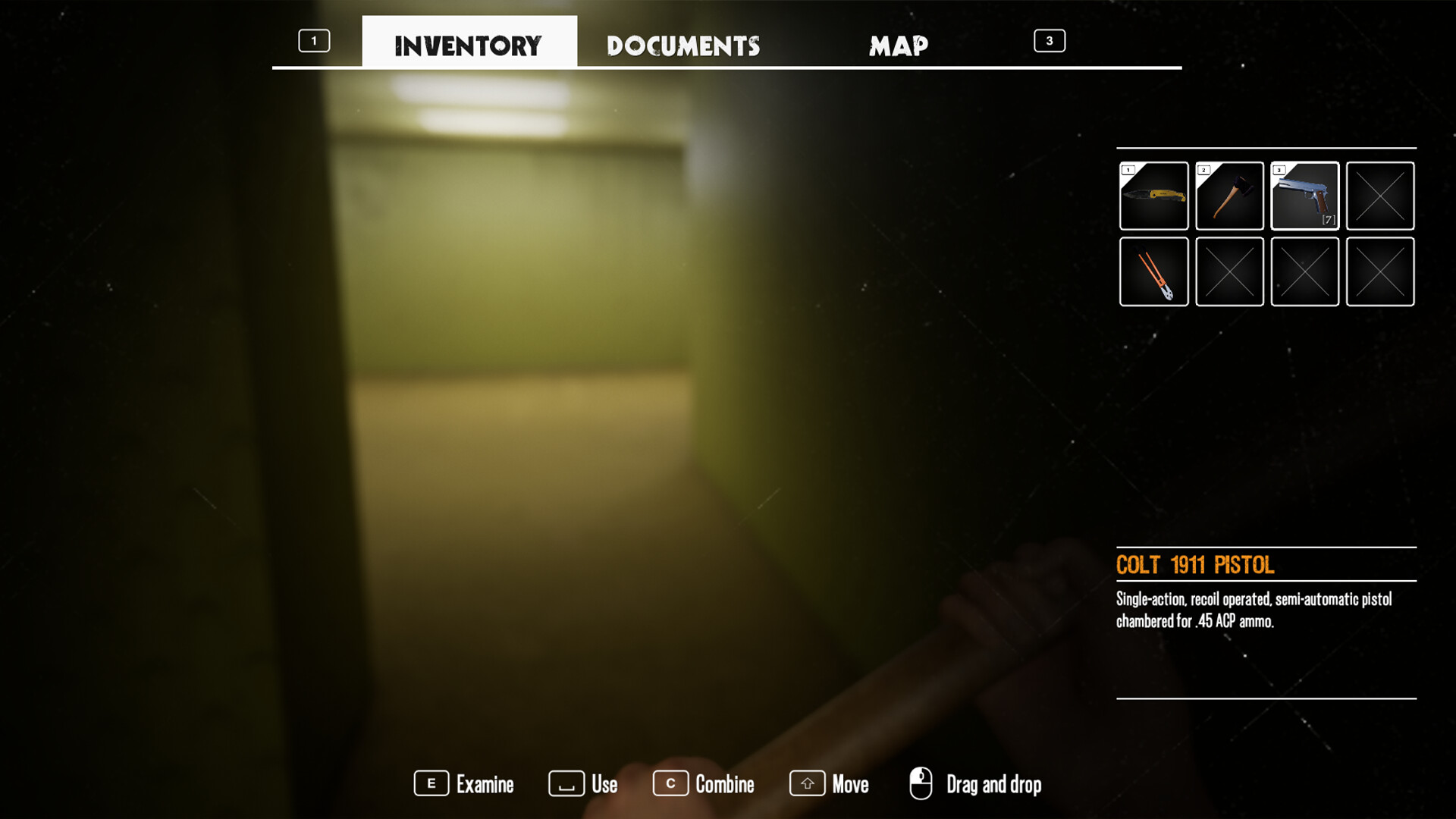Click the spacebar Use key icon
1456x819 pixels.
[565, 784]
